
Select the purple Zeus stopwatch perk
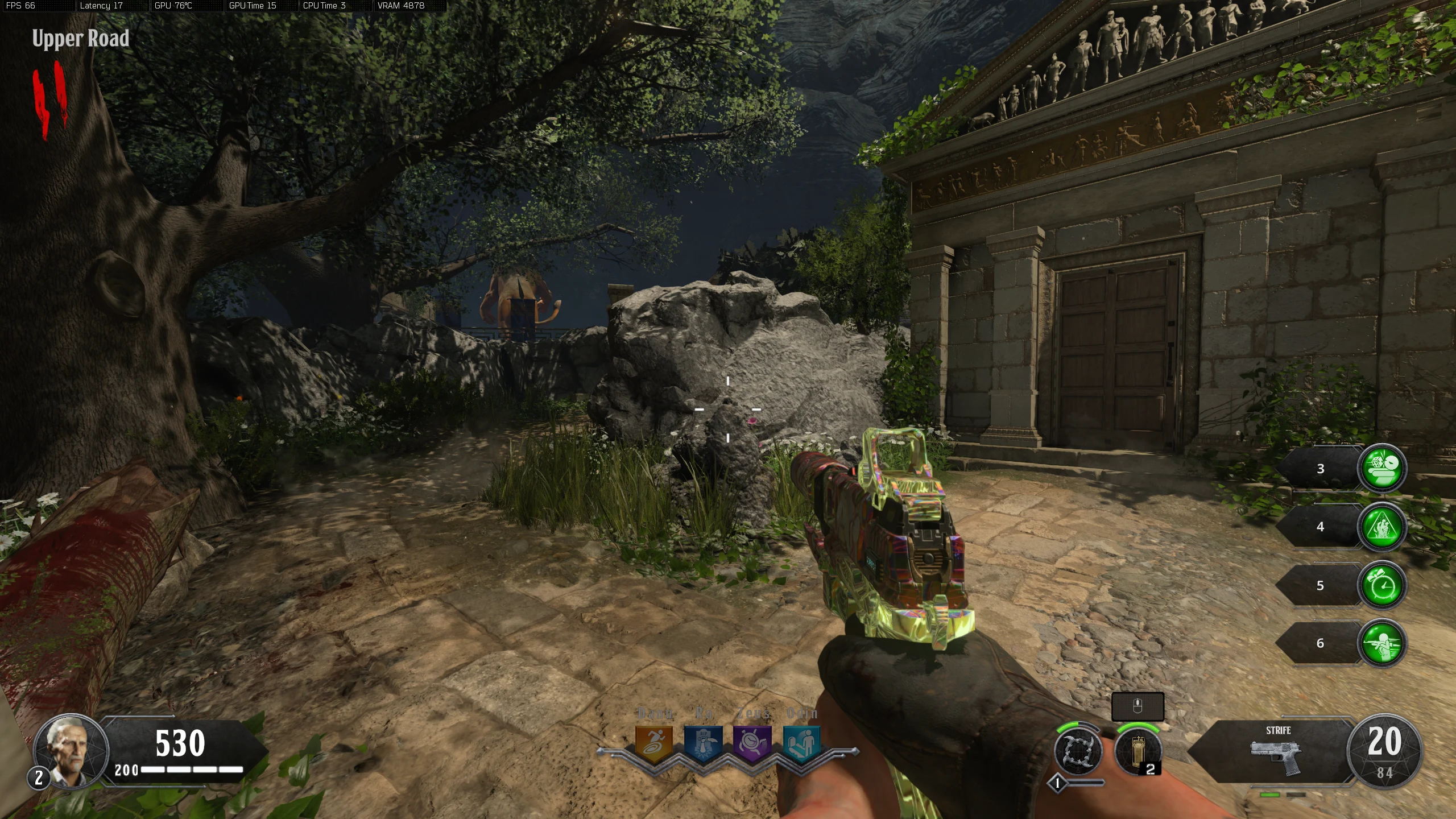coord(752,742)
